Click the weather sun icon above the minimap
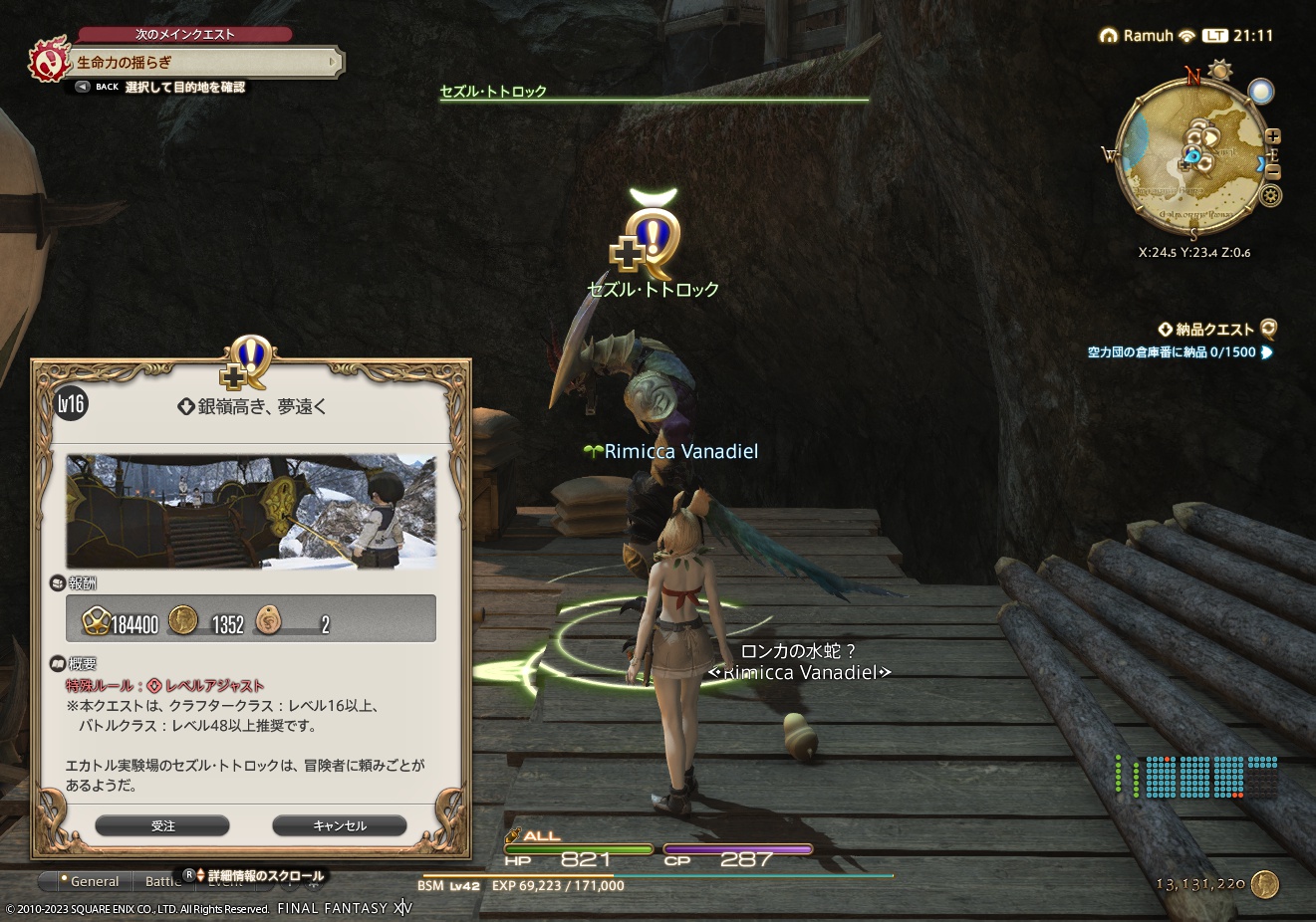Screen dimensions: 1316x922 [1219, 70]
